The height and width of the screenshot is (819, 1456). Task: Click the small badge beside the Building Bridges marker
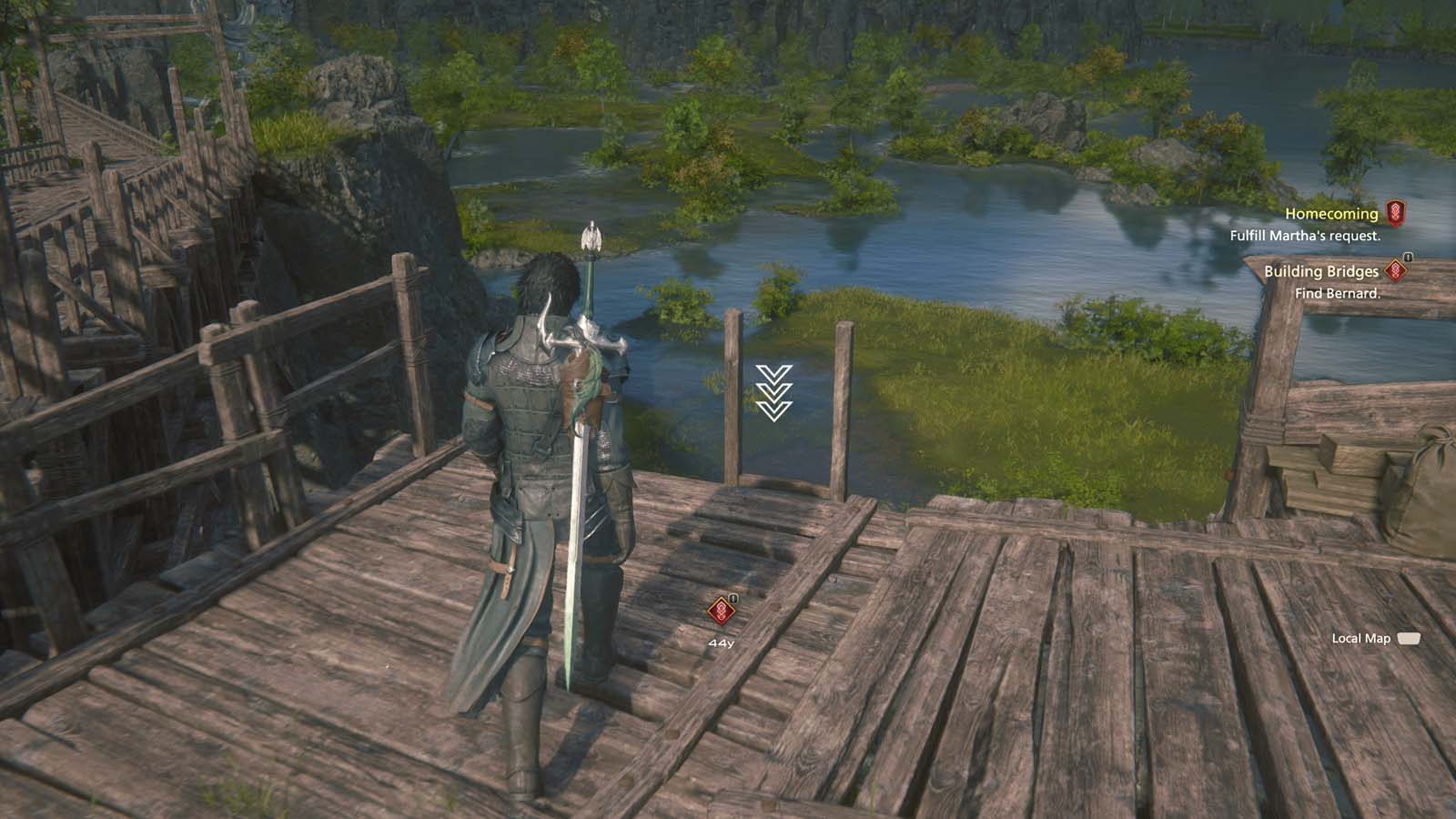pyautogui.click(x=1406, y=256)
